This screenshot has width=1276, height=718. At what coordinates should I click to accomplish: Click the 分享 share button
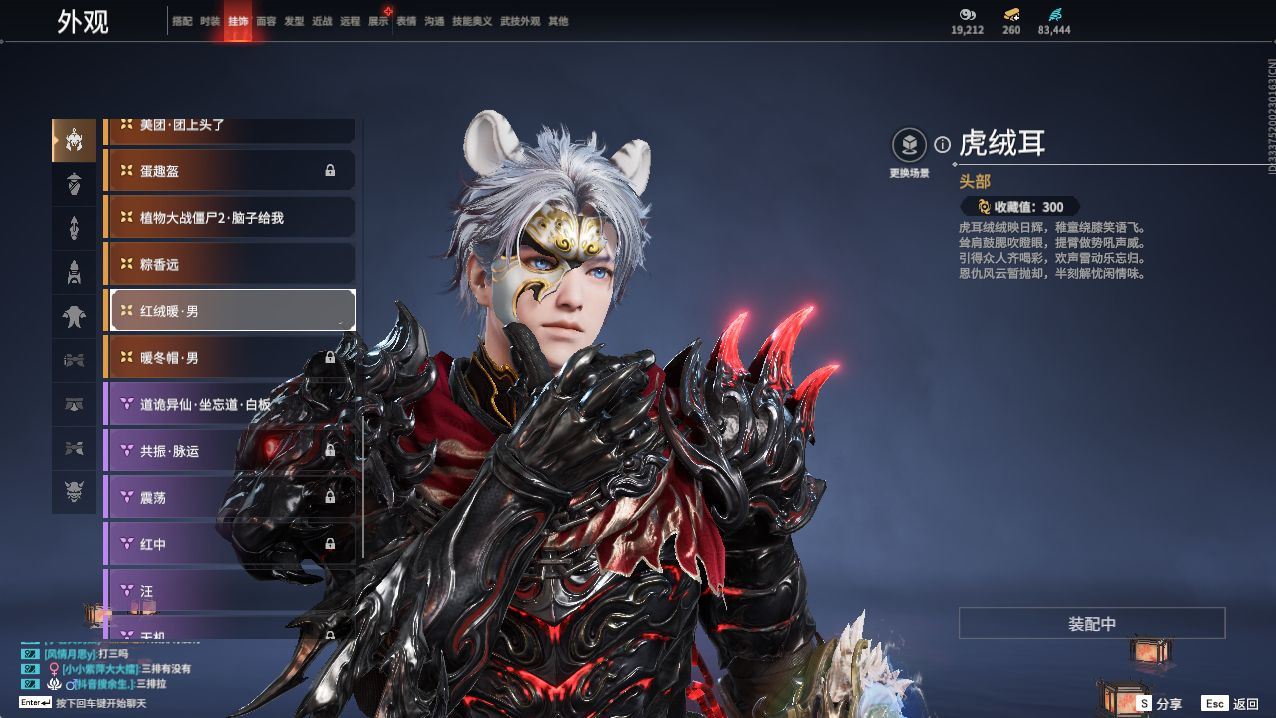tap(1159, 704)
